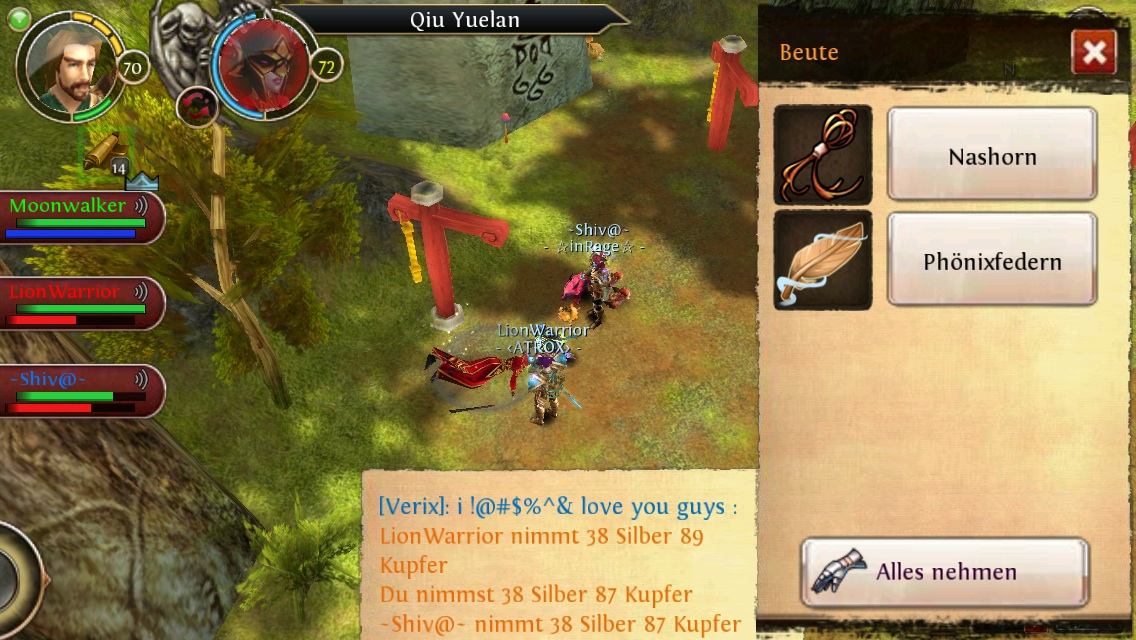Take all loot with Alles nehmen
Screen dimensions: 1136x640
click(x=944, y=572)
